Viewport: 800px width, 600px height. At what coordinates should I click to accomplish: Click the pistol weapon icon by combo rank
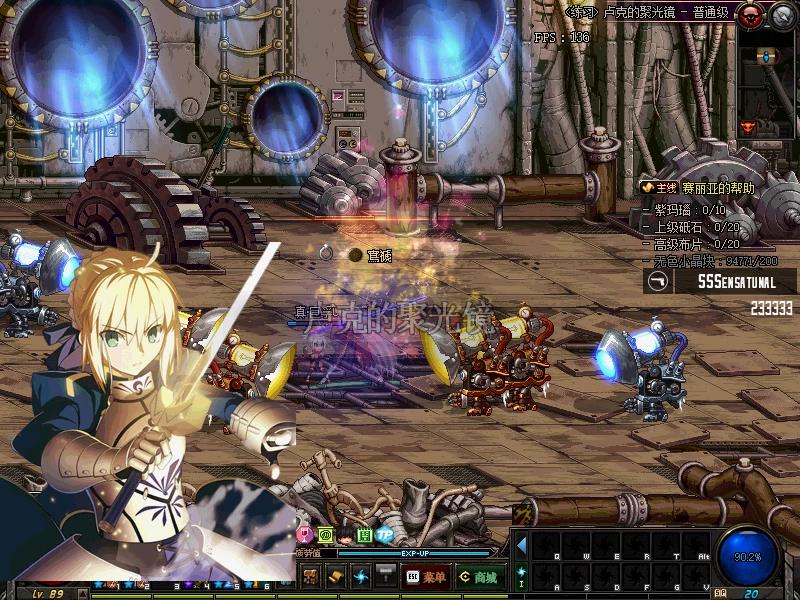click(x=659, y=282)
